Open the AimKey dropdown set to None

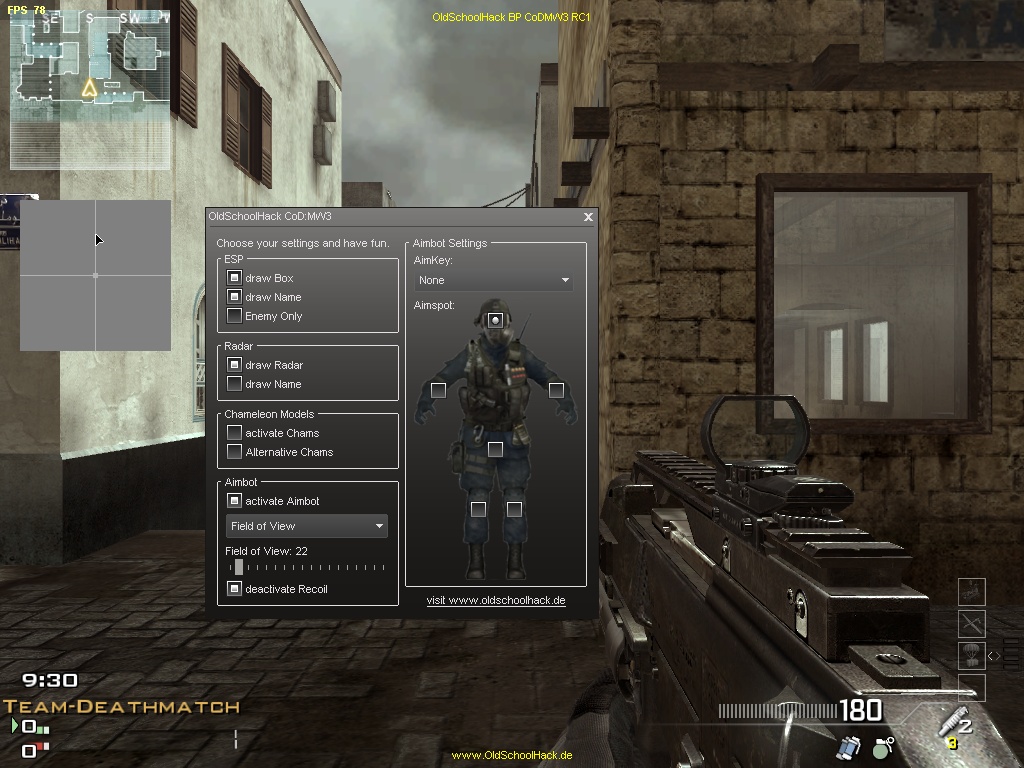tap(494, 280)
